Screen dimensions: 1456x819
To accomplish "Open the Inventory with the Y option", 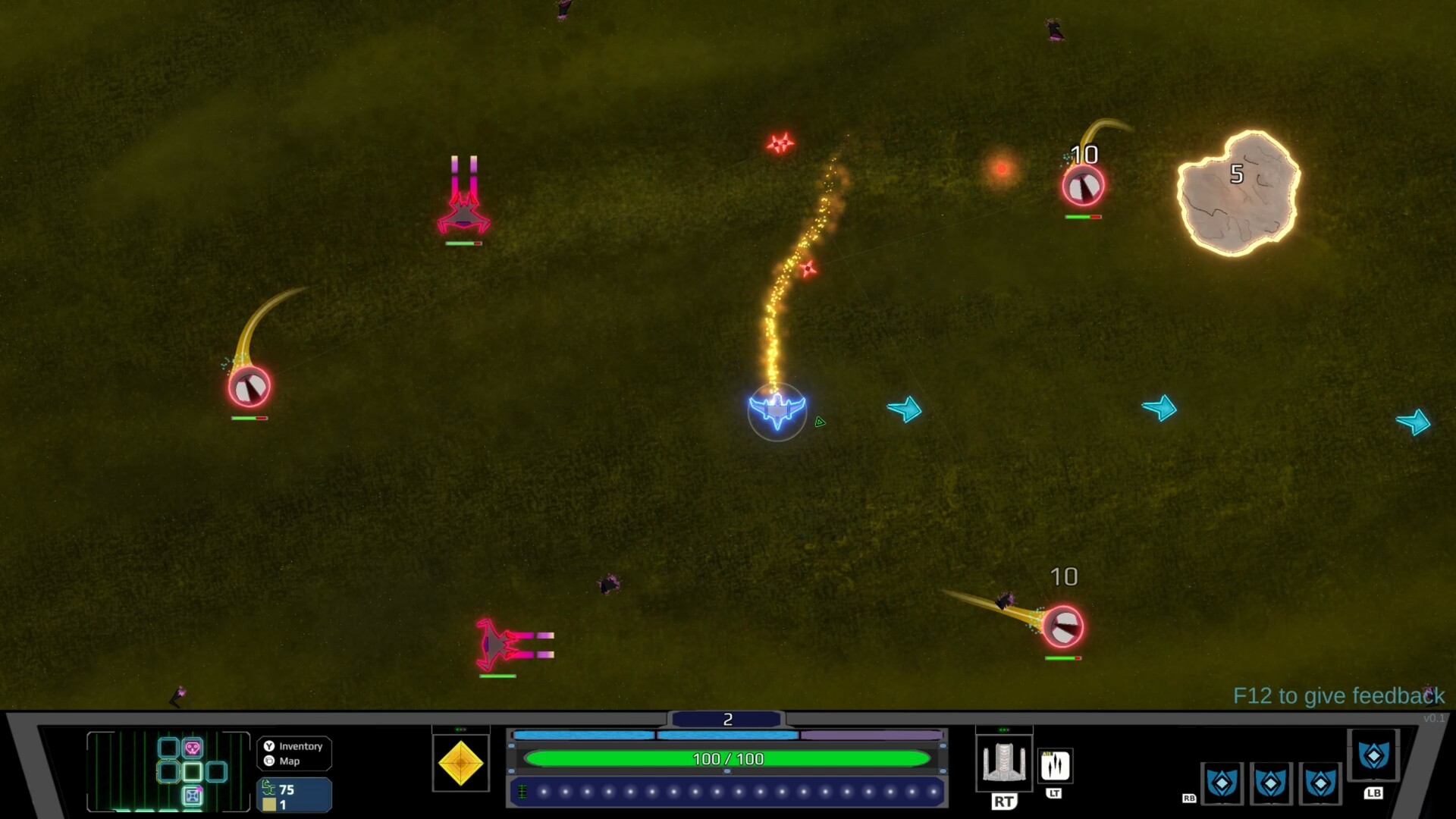I will (293, 747).
